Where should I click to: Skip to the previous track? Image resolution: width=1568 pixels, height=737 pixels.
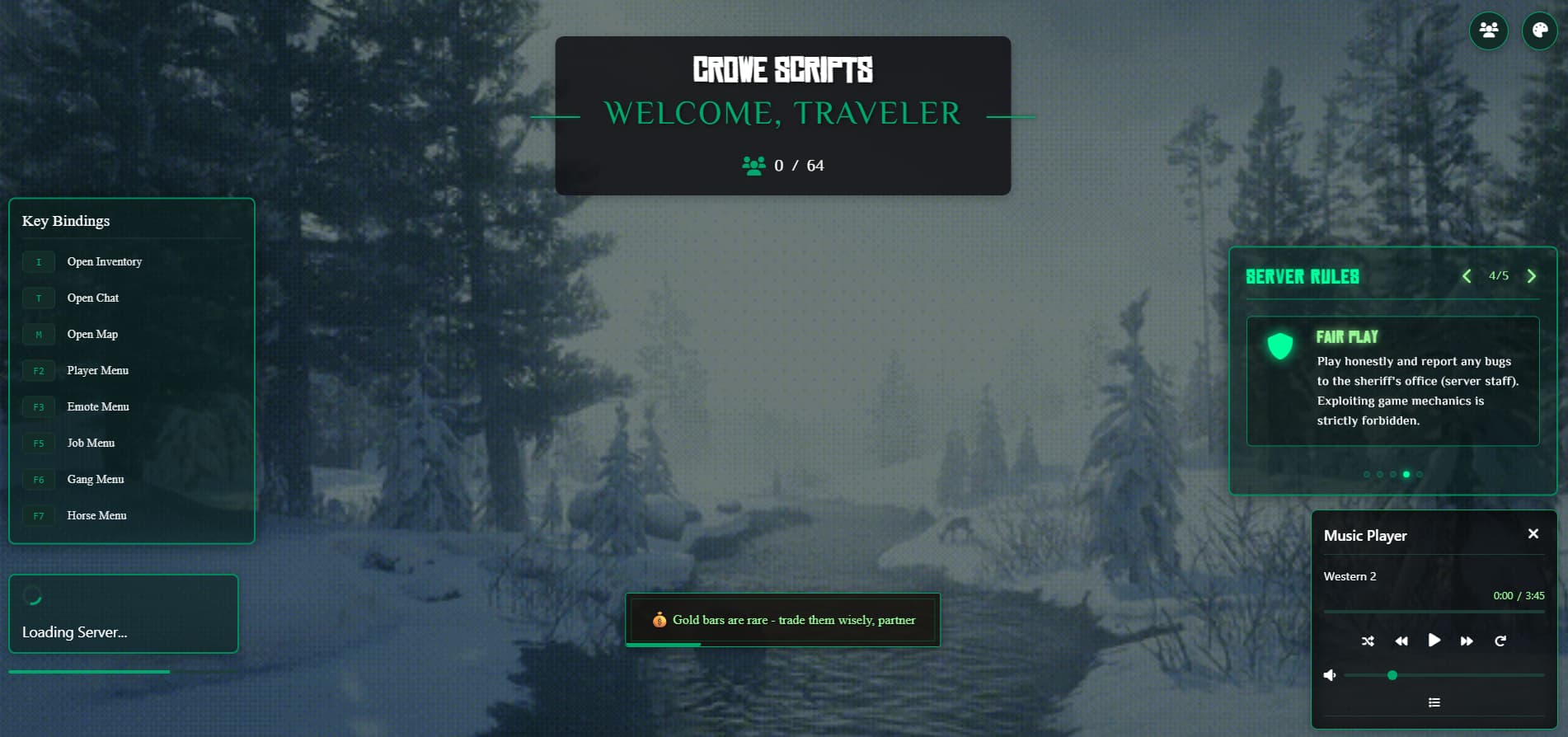point(1401,641)
